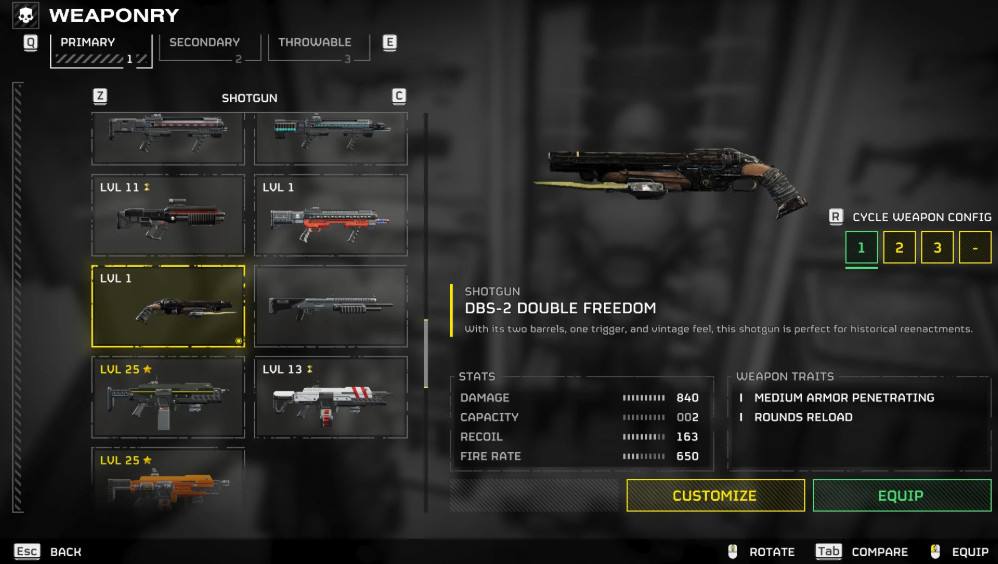Image resolution: width=998 pixels, height=564 pixels.
Task: Select the unlabeled pump shotgun tile
Action: (x=331, y=306)
